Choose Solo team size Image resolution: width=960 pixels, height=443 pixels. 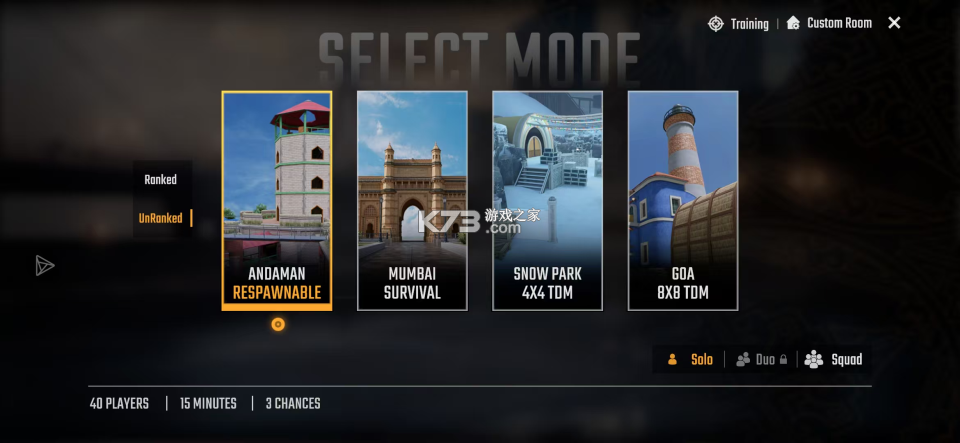point(691,360)
